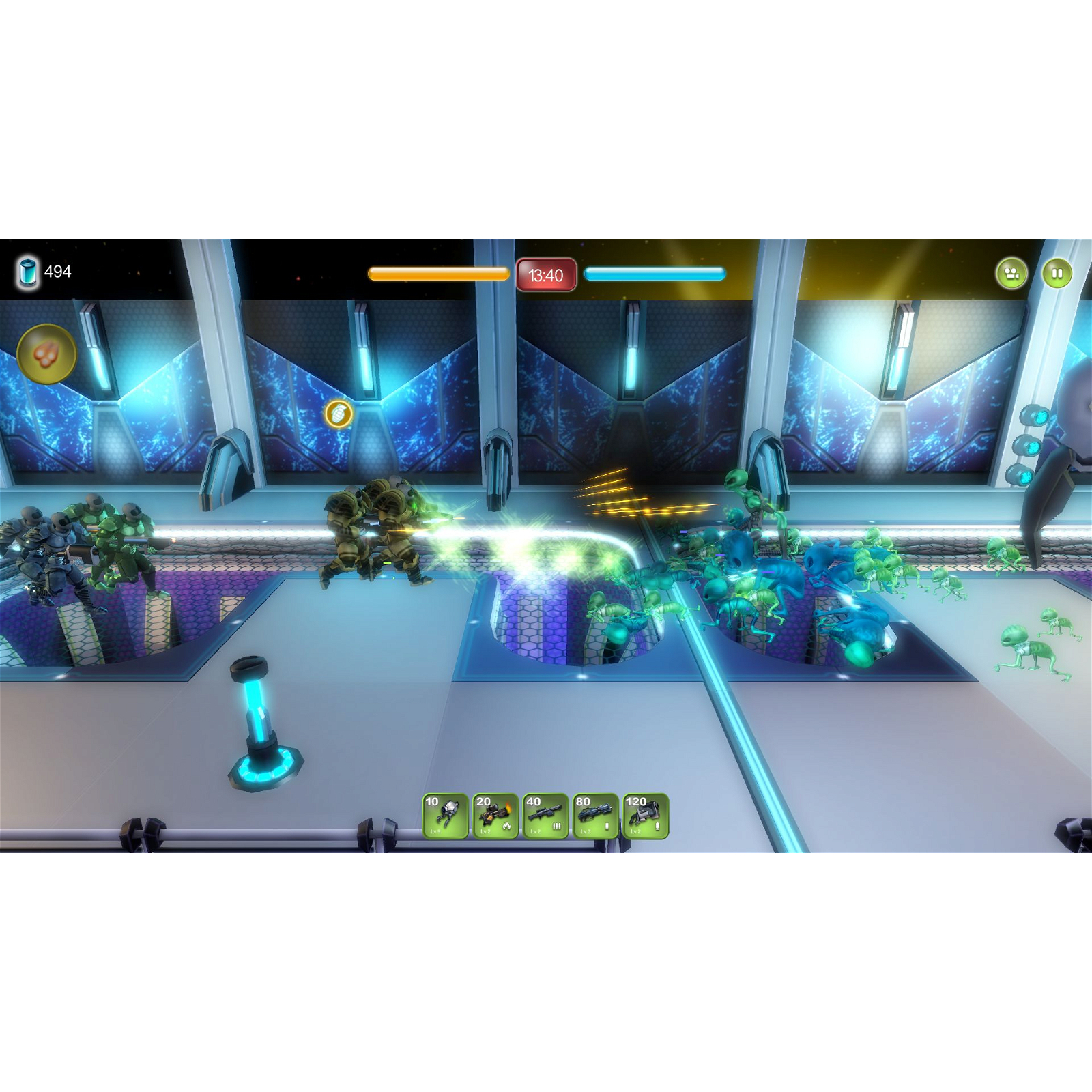Viewport: 1092px width, 1092px height.
Task: Click the triple-ammo badge on the 40-cost card
Action: 557,826
